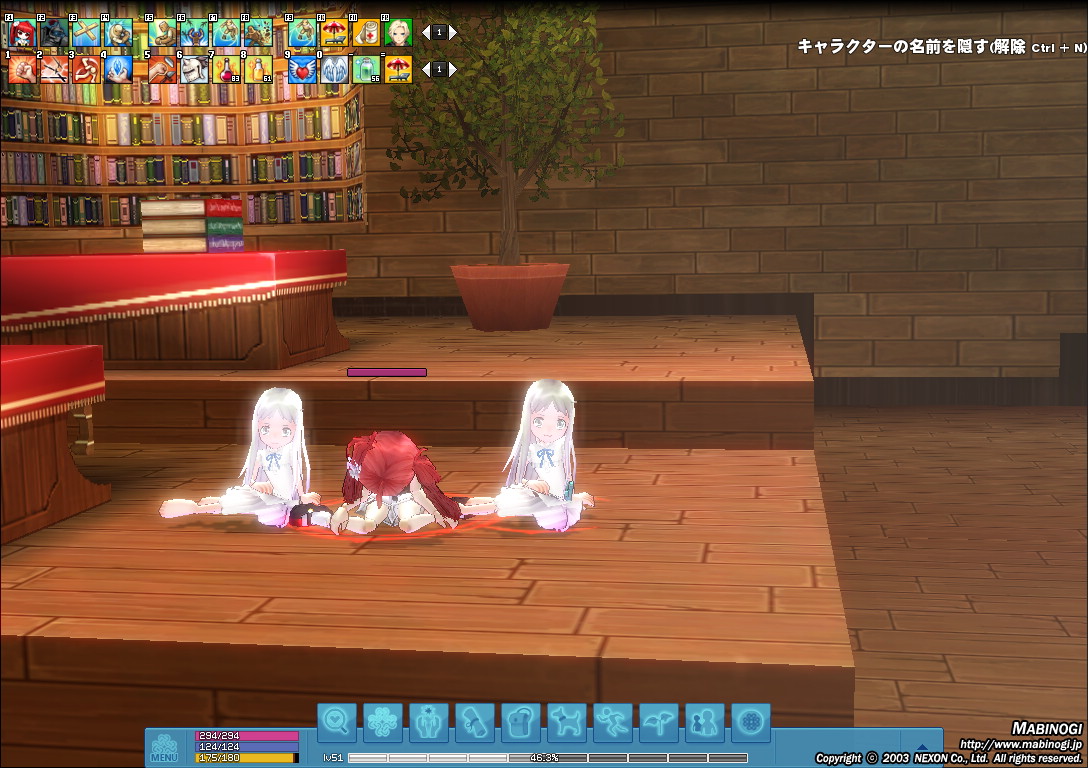Use the yellow potion in slot 8

pyautogui.click(x=259, y=69)
